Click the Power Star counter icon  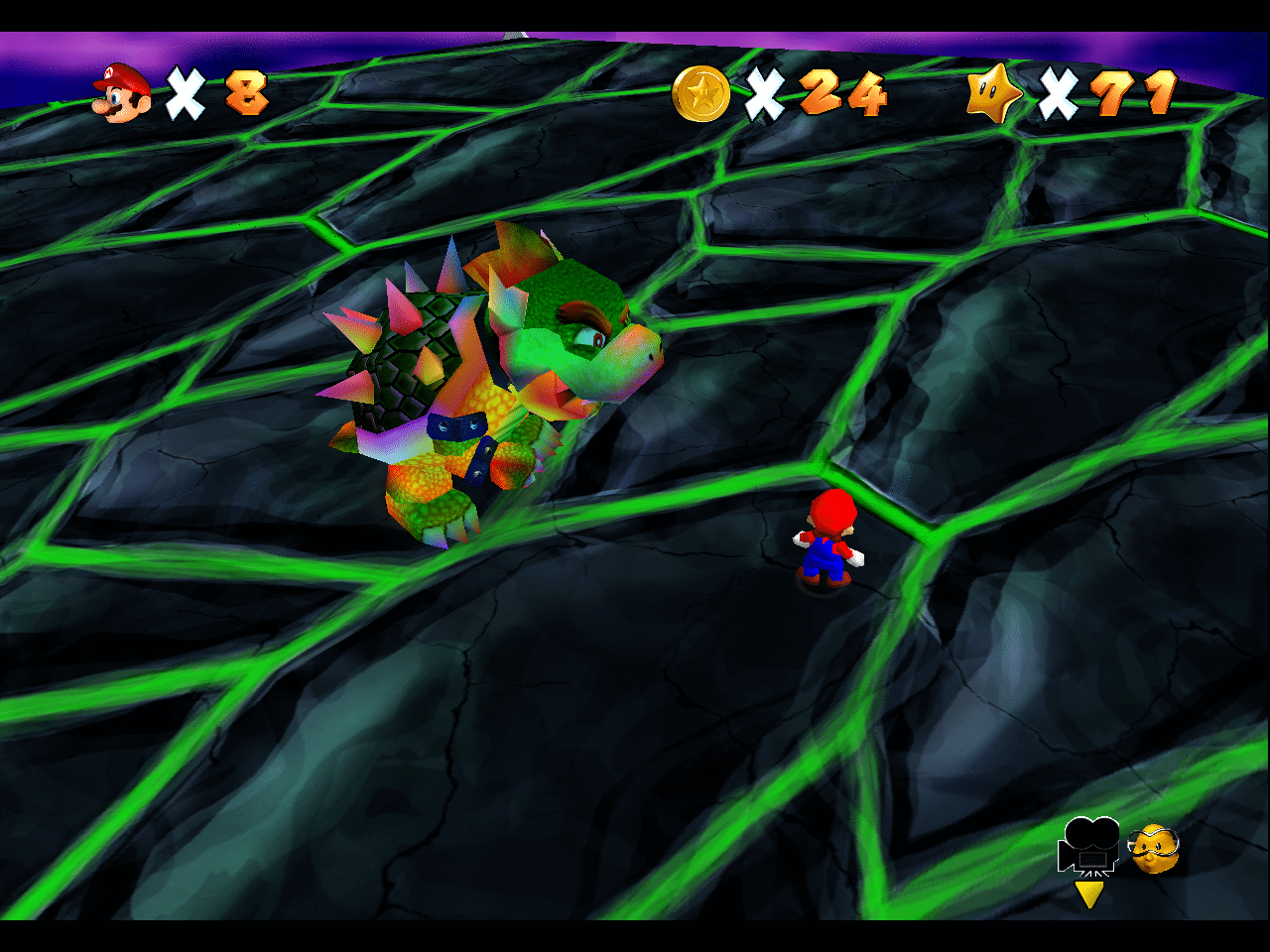[994, 95]
